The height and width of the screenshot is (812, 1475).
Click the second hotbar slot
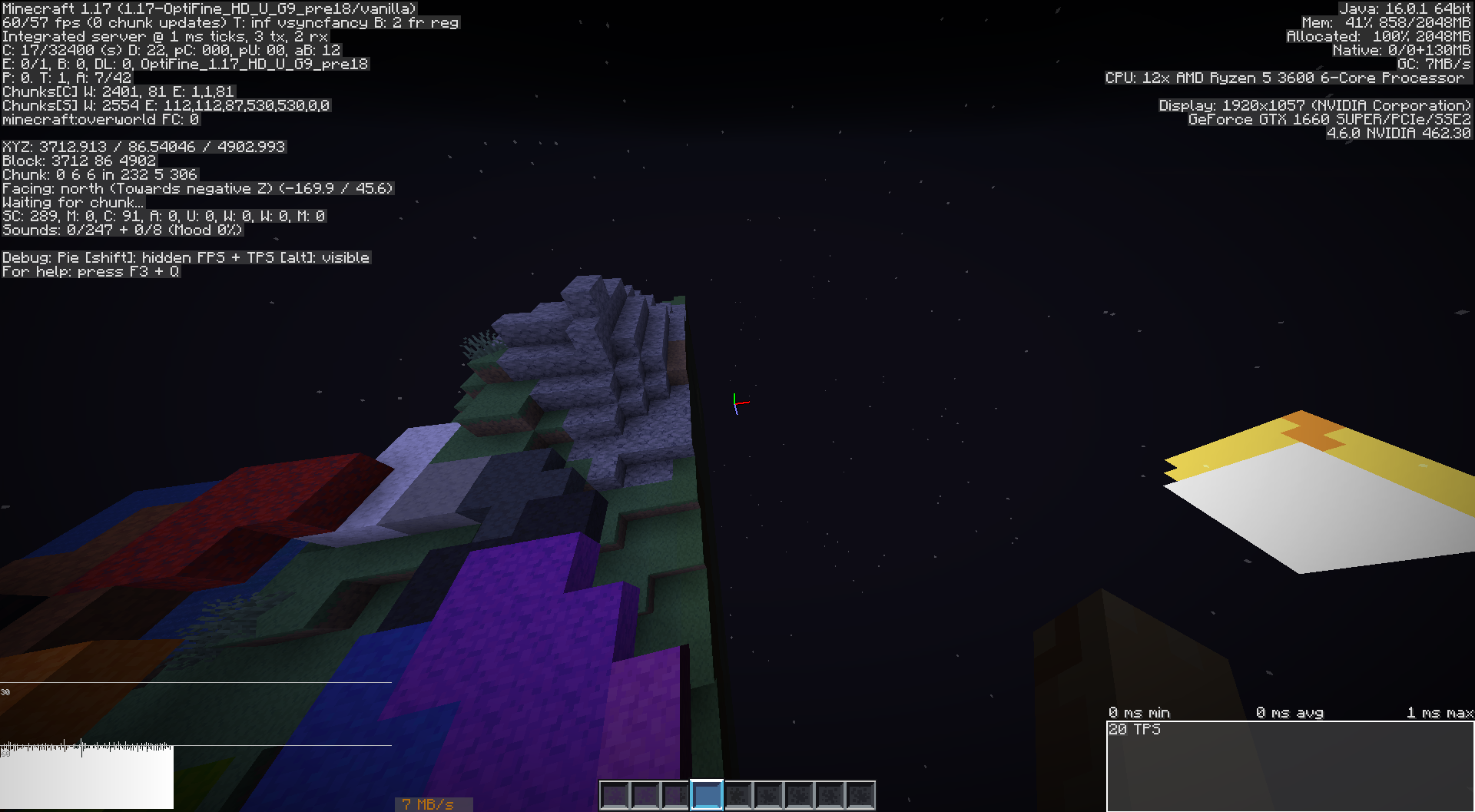coord(645,796)
